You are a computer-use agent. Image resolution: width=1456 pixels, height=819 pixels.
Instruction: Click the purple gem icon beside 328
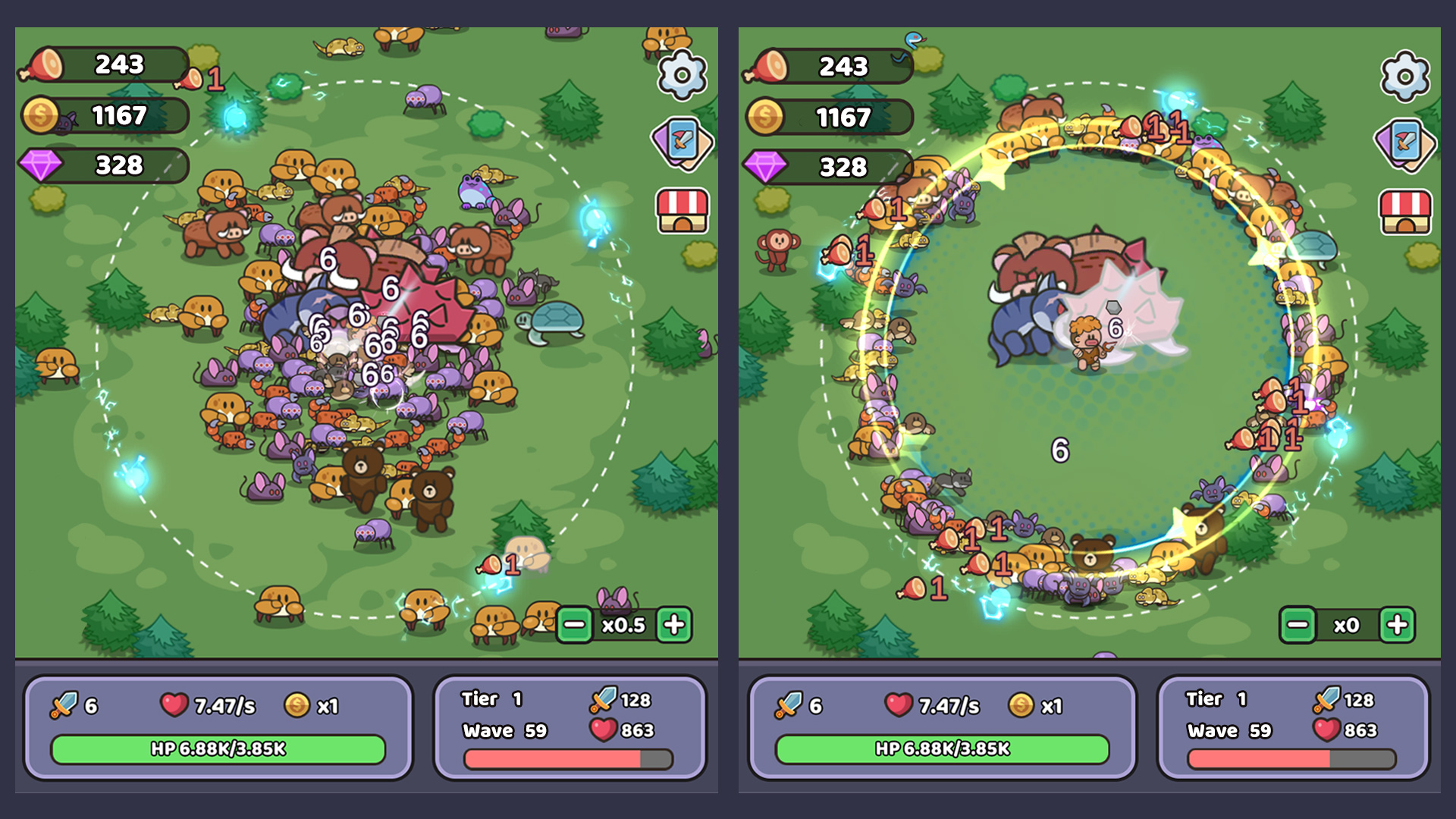[40, 165]
